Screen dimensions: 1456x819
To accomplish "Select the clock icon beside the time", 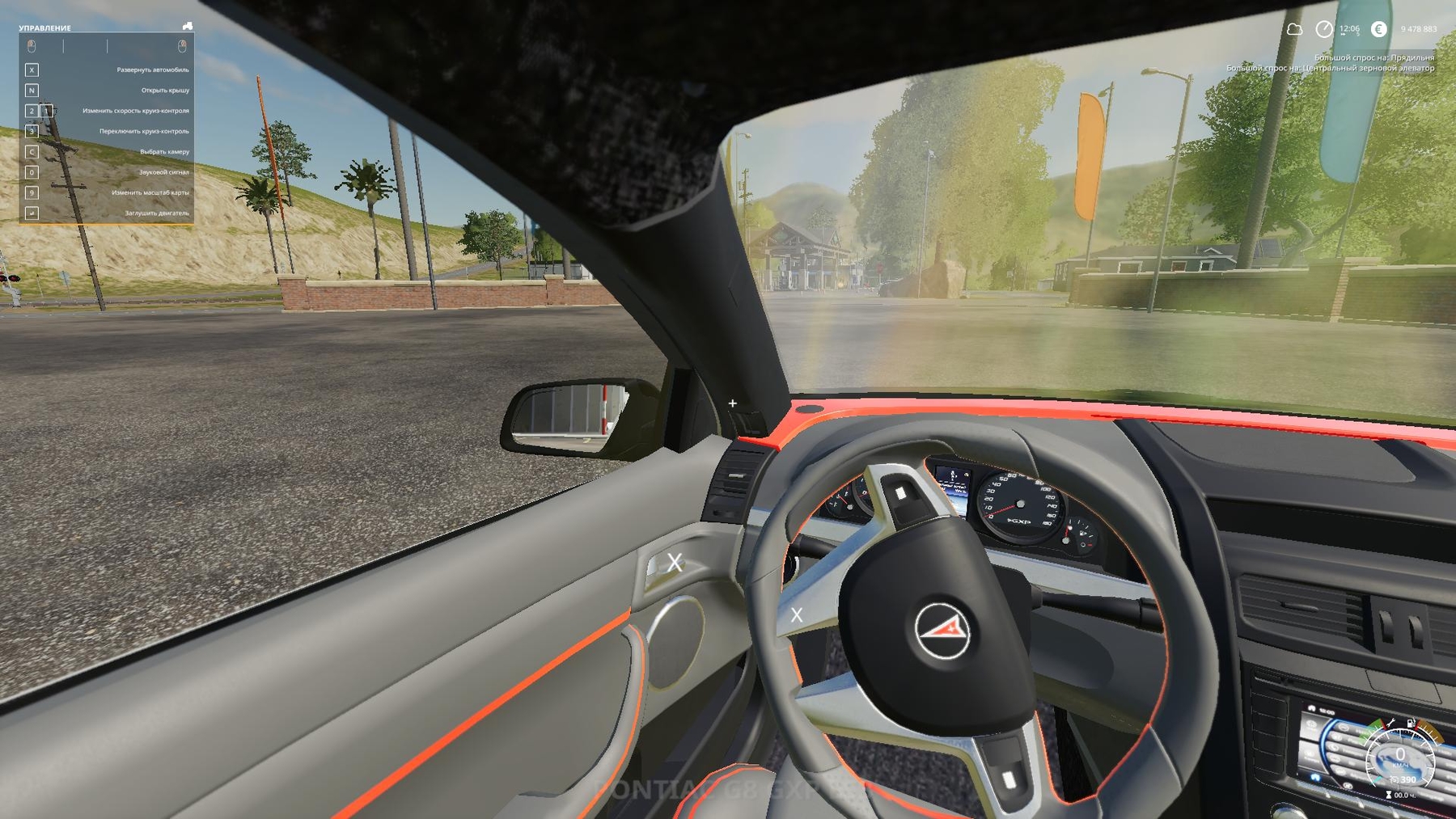I will tap(1323, 30).
